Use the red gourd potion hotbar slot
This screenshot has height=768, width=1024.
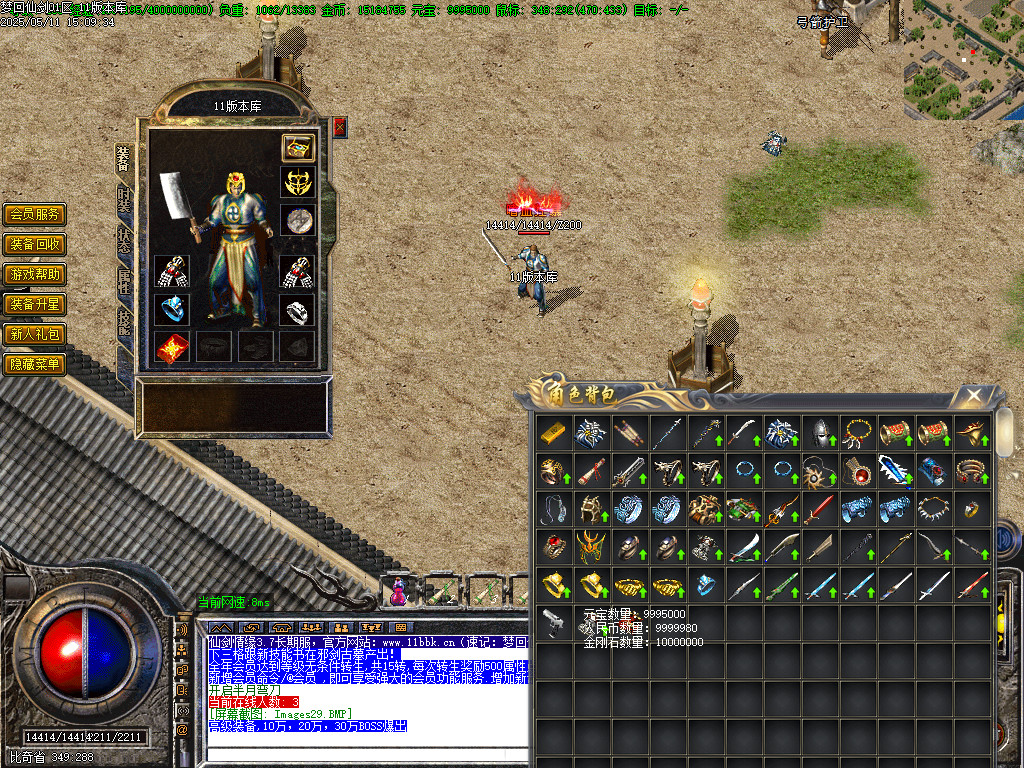click(399, 592)
